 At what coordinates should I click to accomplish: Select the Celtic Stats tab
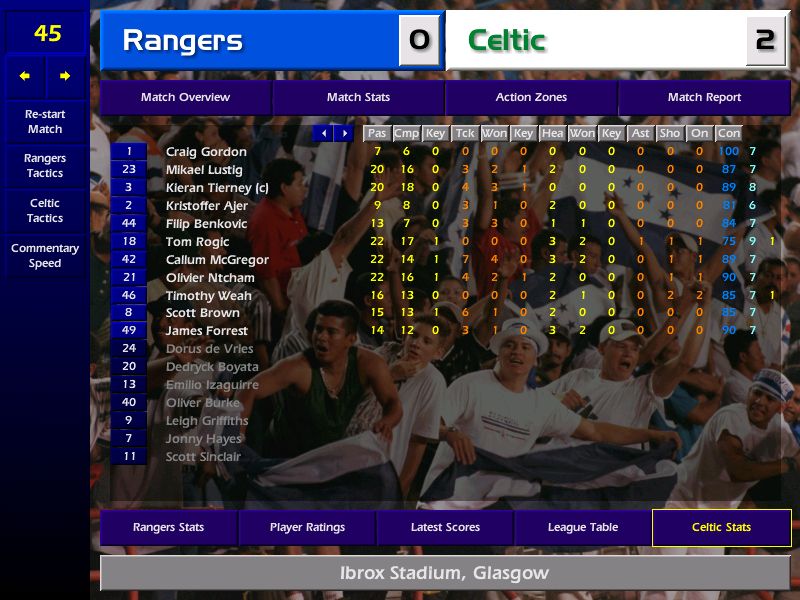[x=721, y=527]
